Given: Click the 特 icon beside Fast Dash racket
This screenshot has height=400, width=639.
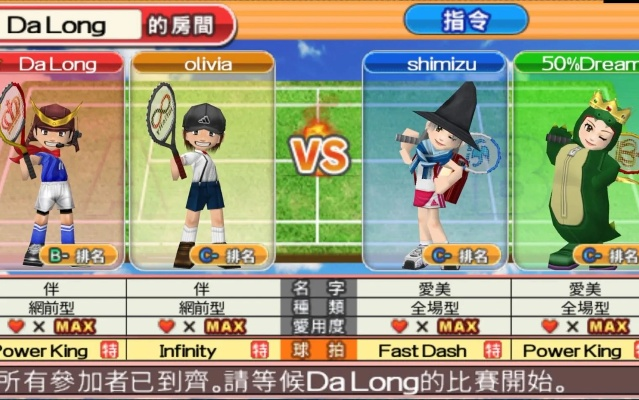Looking at the screenshot, I should [x=492, y=351].
